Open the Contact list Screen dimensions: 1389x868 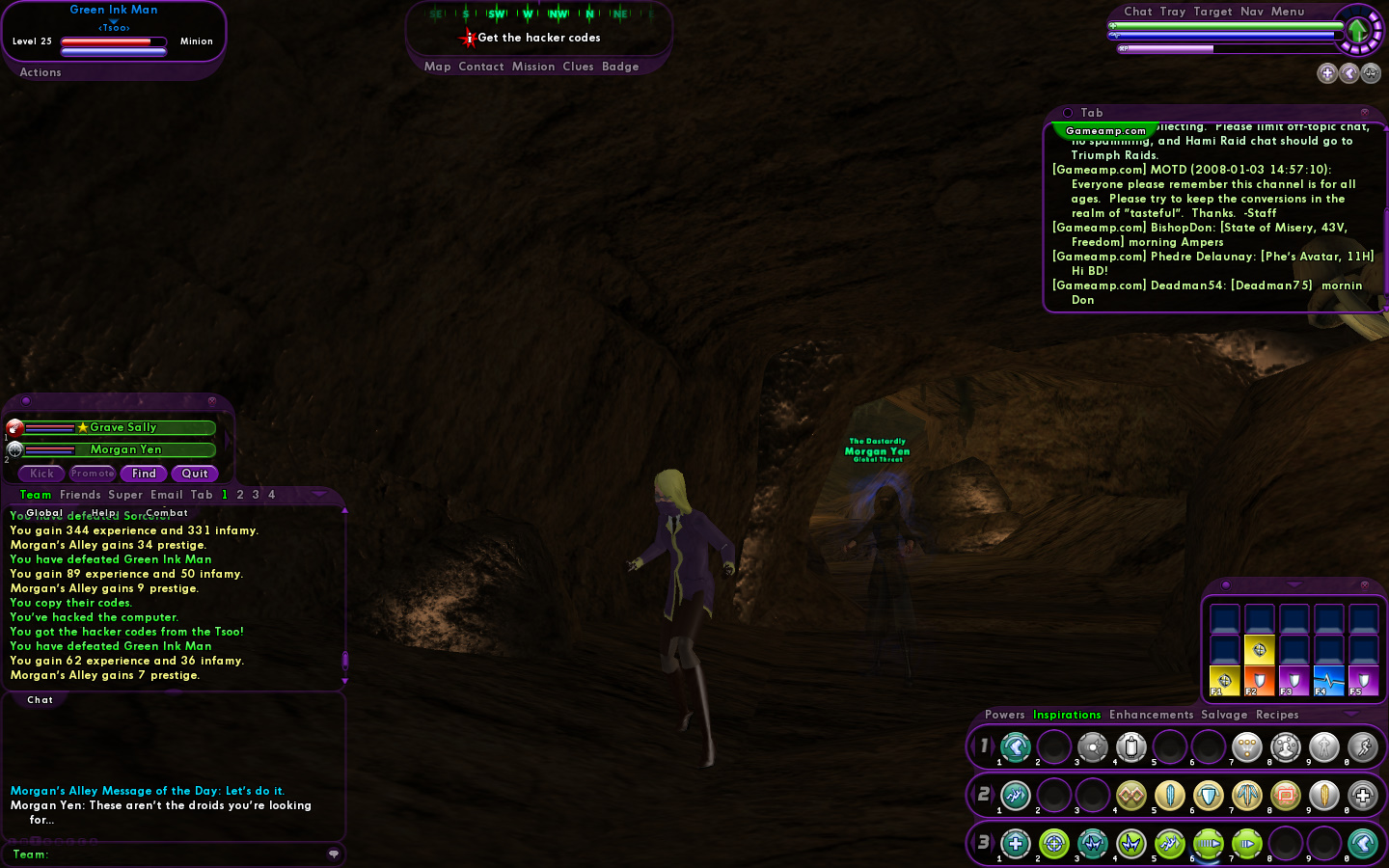click(481, 67)
